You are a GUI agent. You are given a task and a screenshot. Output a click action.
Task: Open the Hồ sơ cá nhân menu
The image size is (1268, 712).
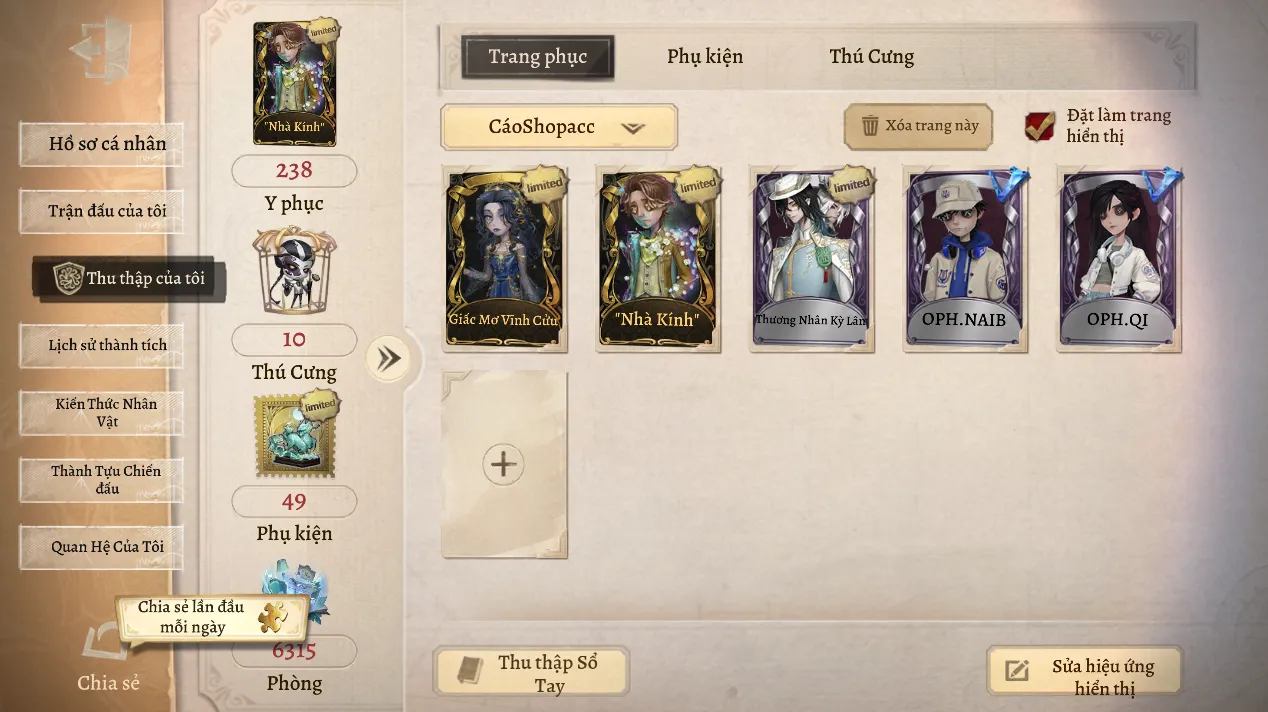tap(101, 144)
